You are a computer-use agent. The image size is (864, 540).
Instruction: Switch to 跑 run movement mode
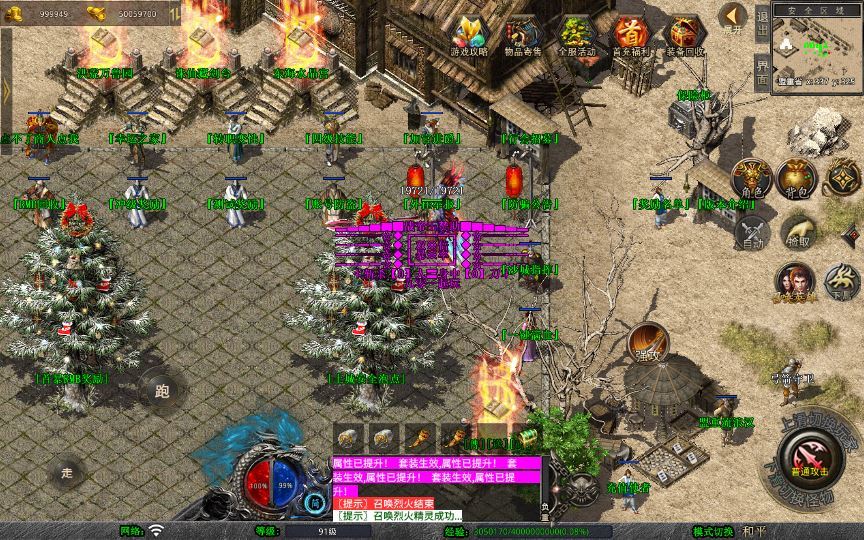point(161,388)
